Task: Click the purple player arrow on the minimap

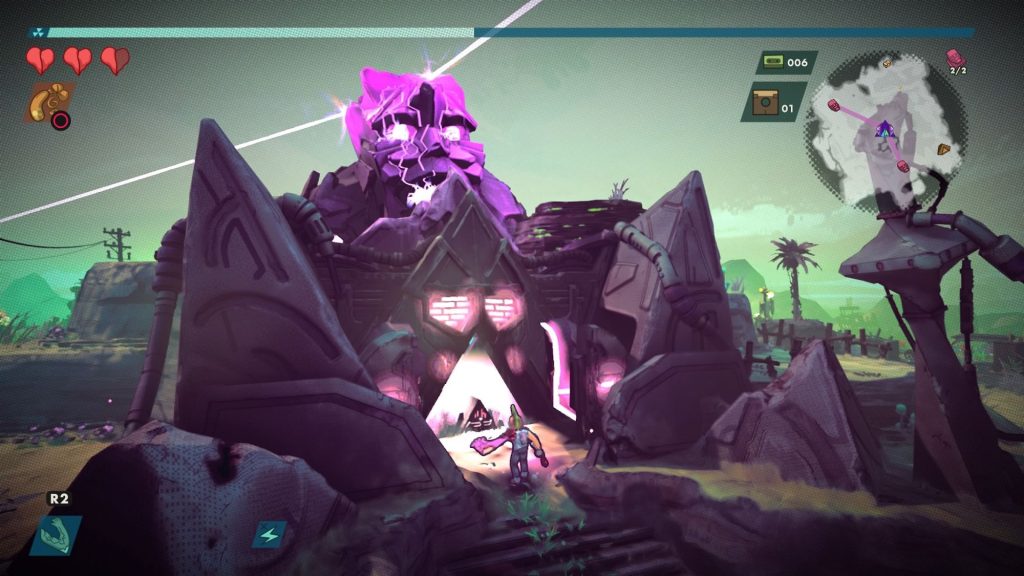Action: click(884, 129)
